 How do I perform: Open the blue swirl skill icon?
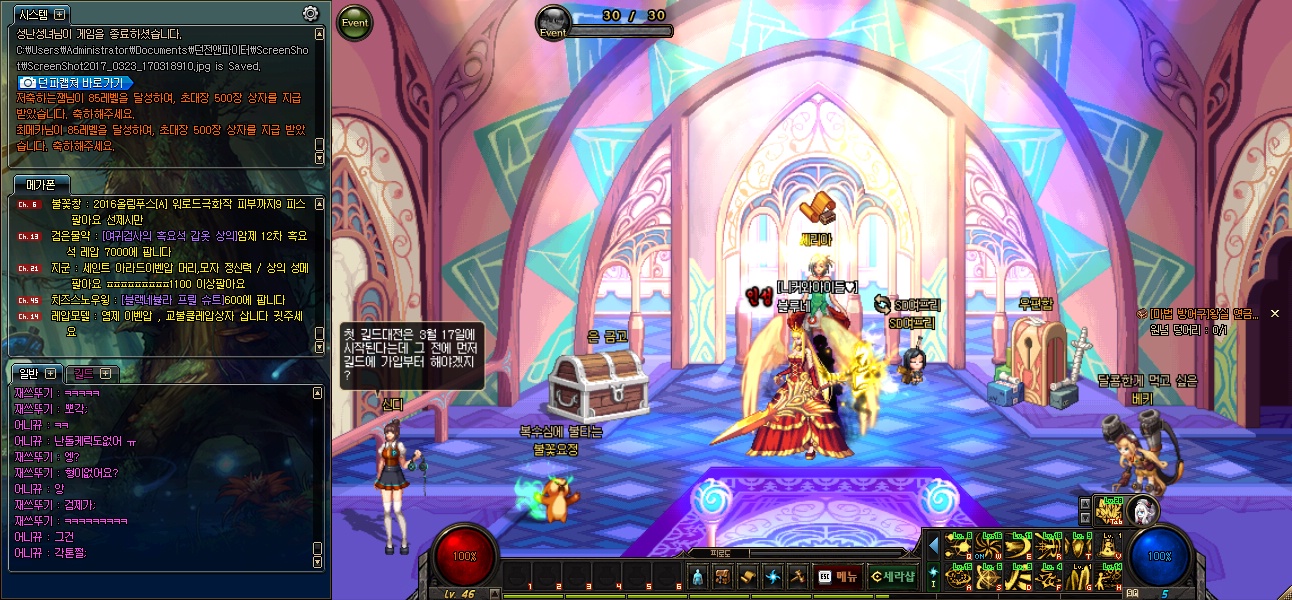[773, 576]
